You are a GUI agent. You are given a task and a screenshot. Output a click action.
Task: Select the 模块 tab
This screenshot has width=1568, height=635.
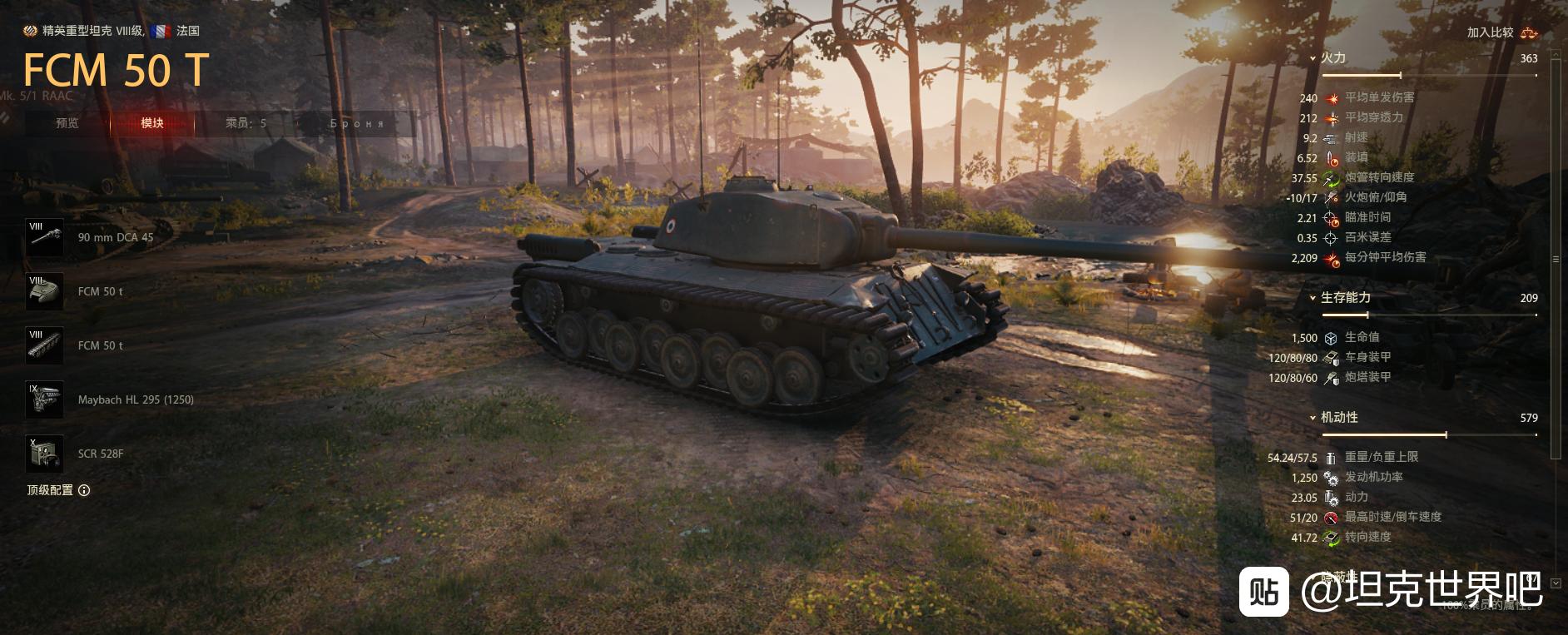(x=152, y=123)
